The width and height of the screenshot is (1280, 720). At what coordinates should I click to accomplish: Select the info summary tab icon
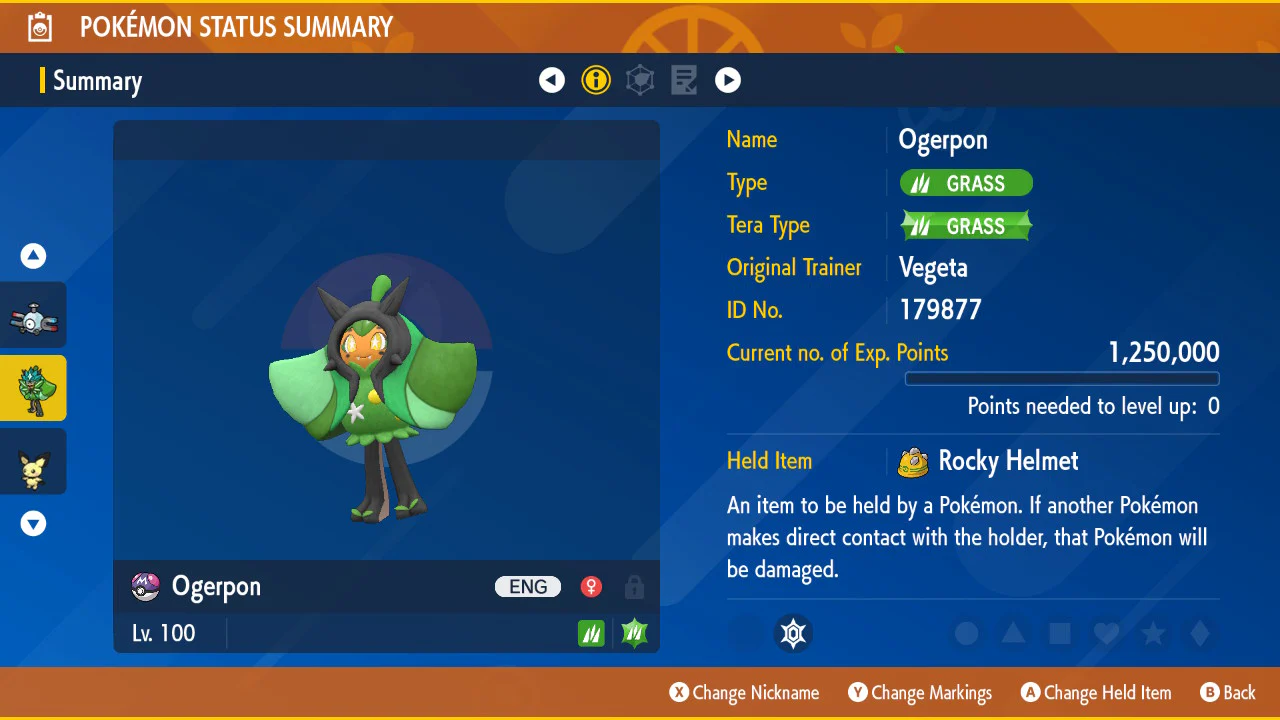pos(596,80)
